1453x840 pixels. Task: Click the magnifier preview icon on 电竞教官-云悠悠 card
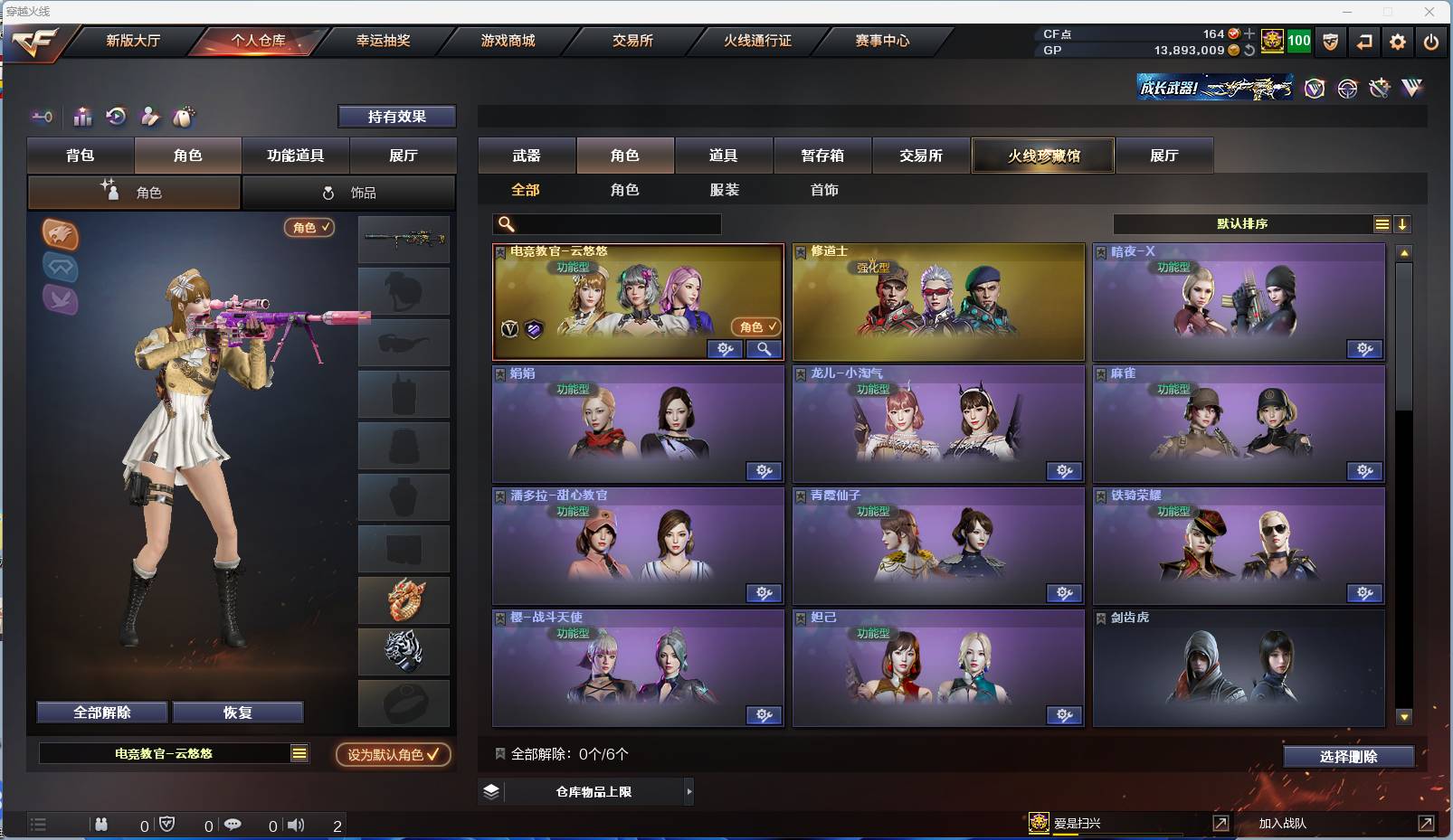click(764, 349)
